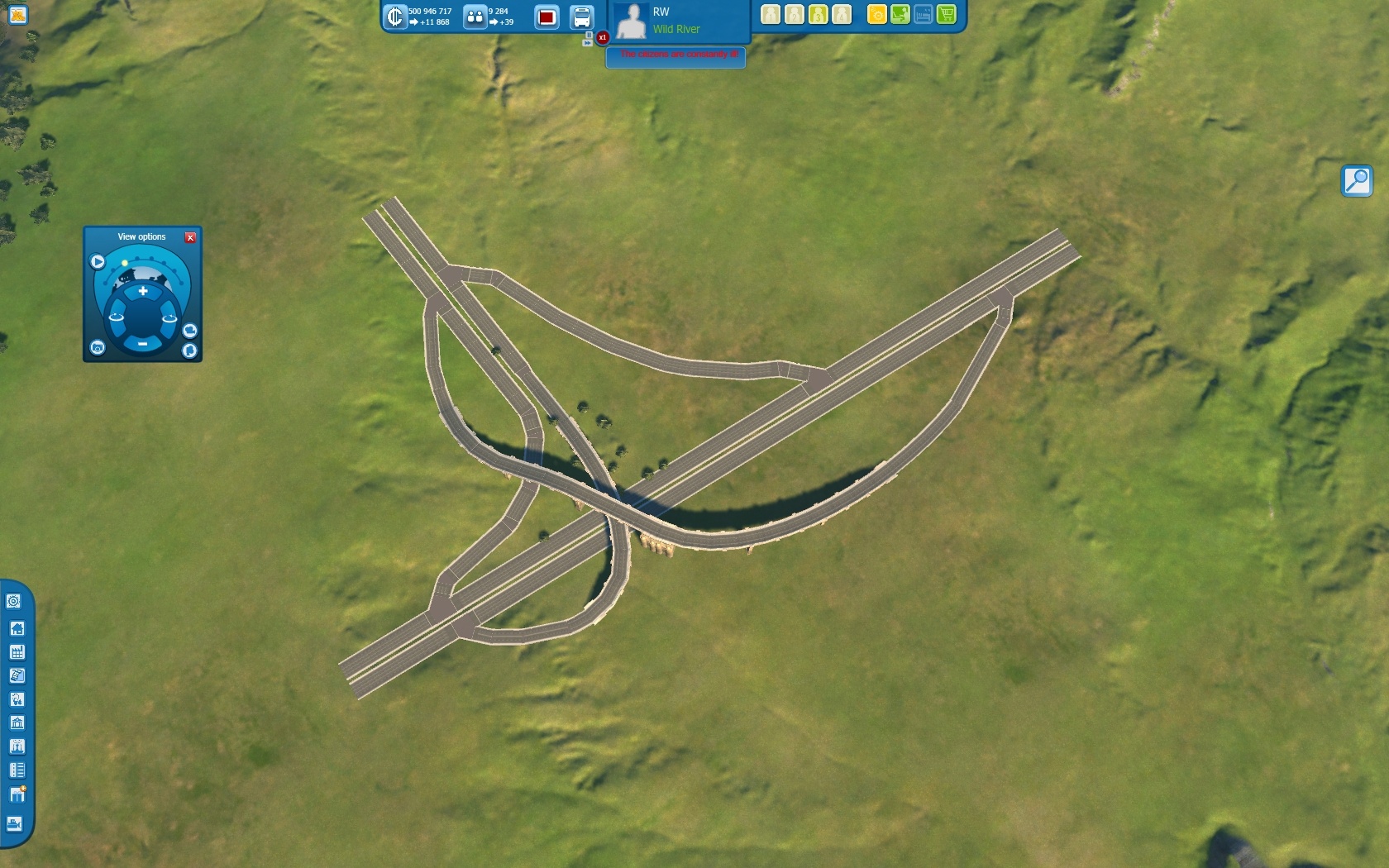The image size is (1389, 868).
Task: Take a screenshot with the camera icon
Action: (x=98, y=347)
